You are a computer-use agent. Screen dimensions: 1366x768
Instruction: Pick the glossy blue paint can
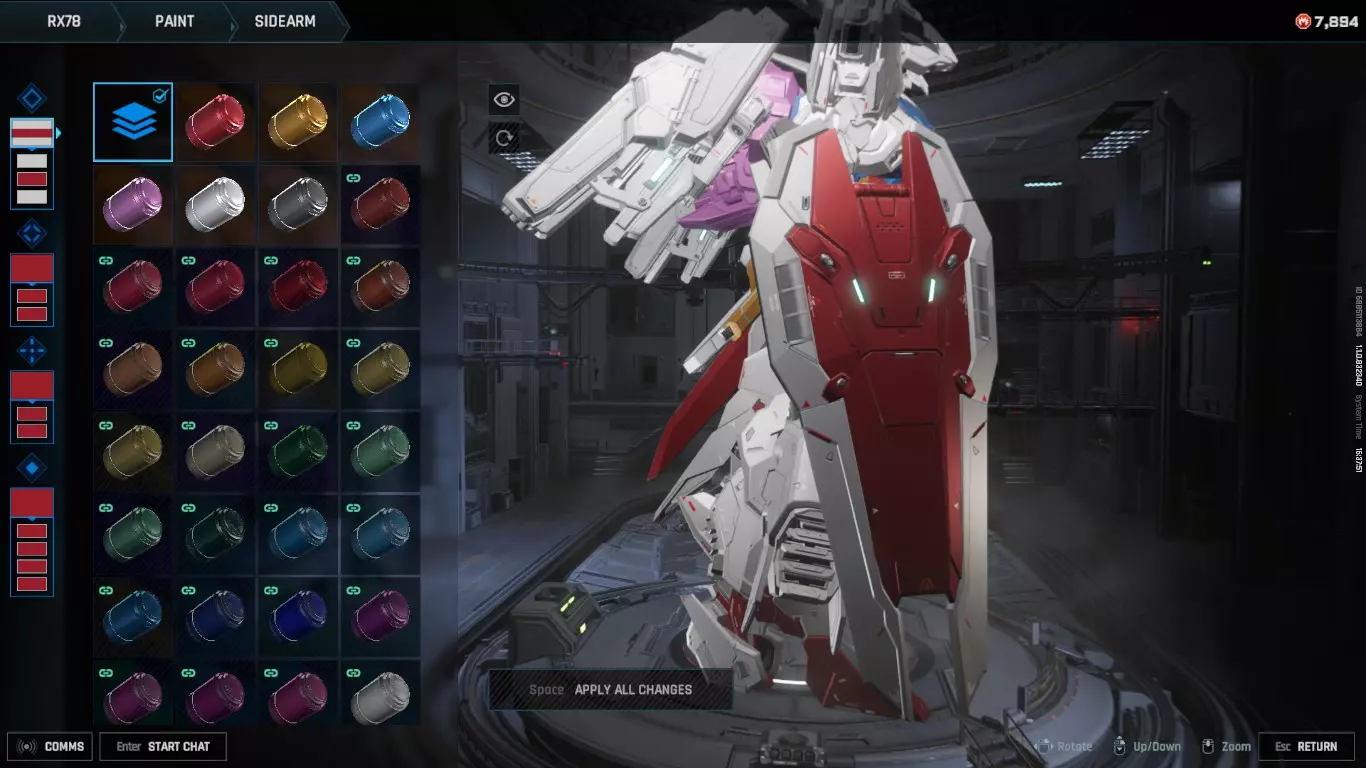380,122
